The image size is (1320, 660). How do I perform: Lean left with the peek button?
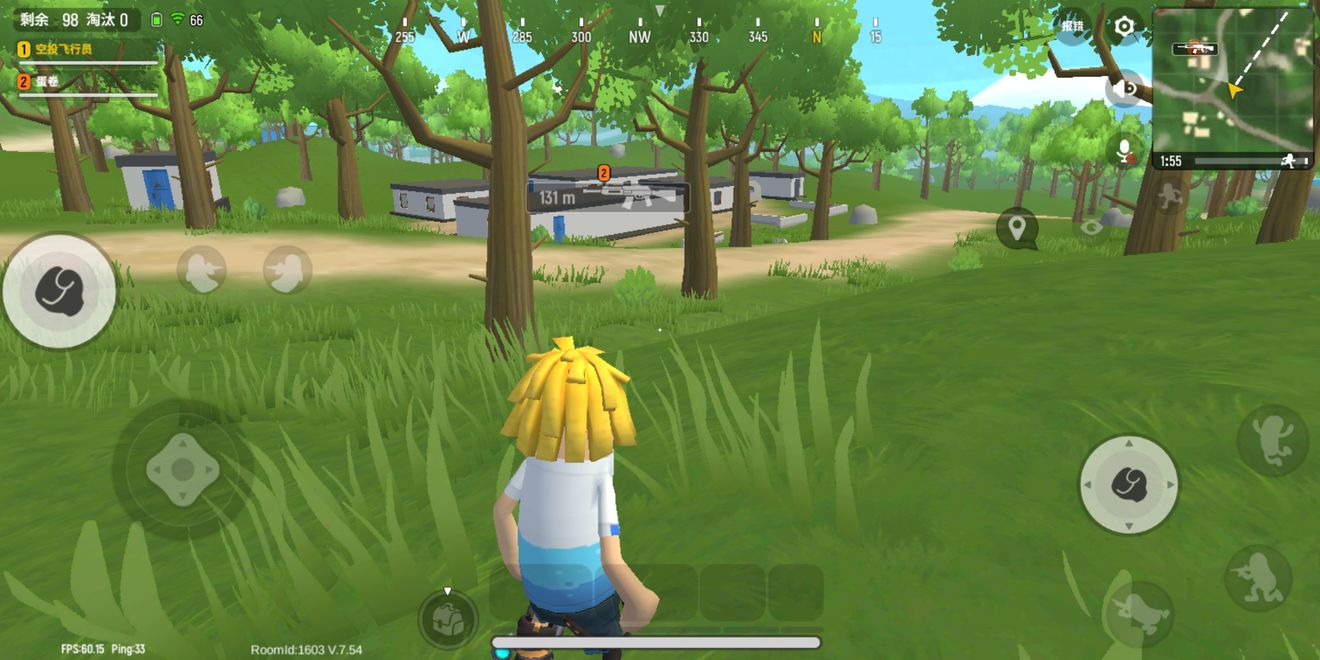pyautogui.click(x=202, y=270)
